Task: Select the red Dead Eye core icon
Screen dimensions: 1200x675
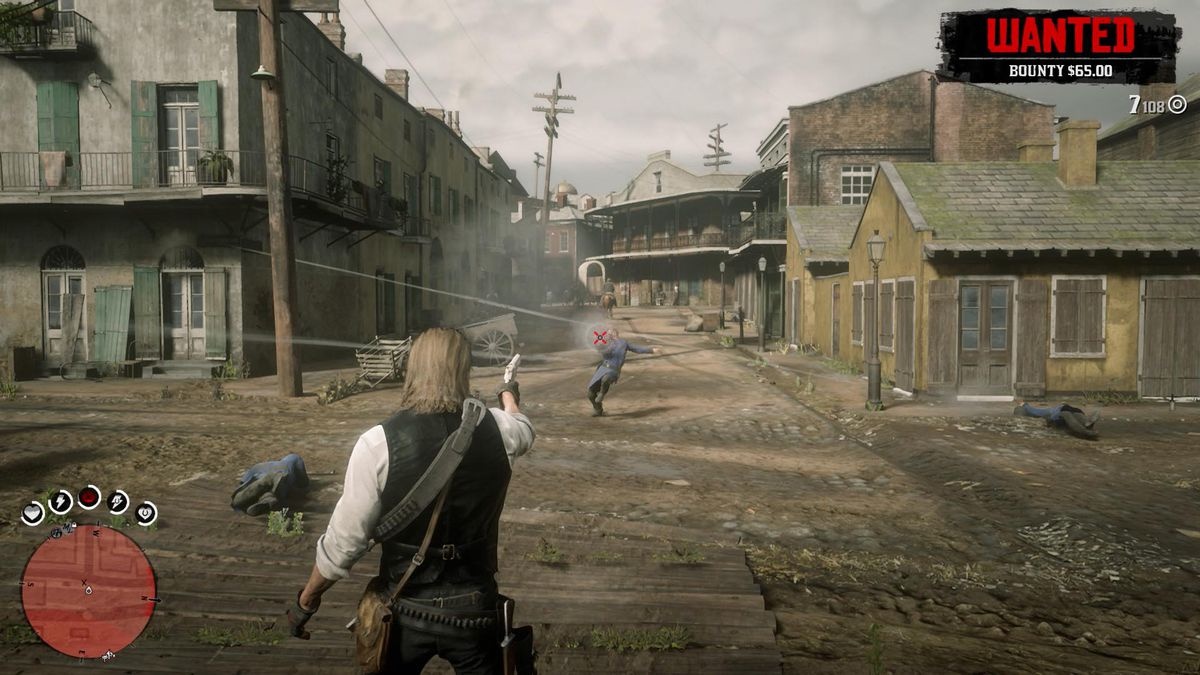Action: coord(89,497)
